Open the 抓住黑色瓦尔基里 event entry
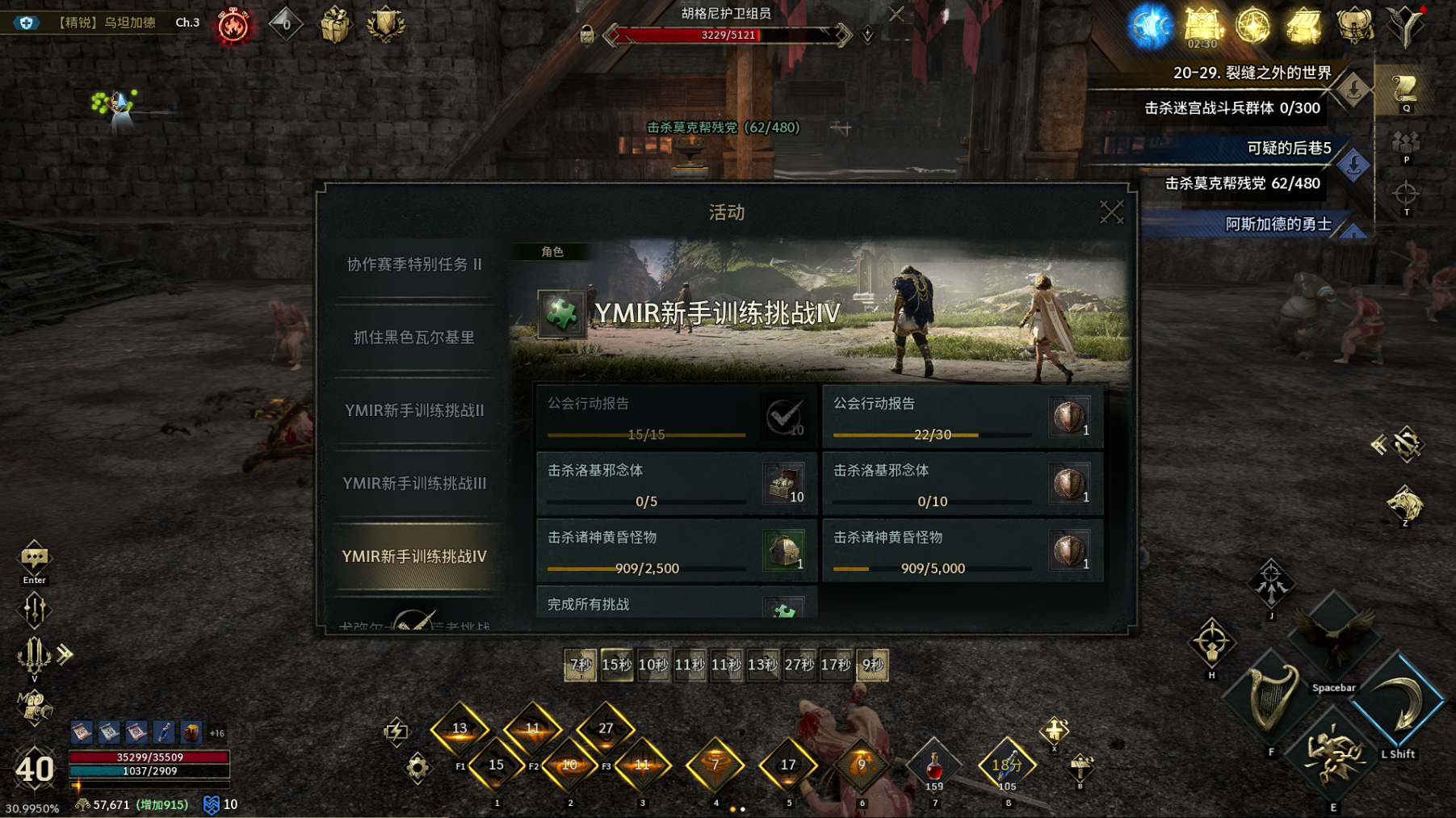Screen dimensions: 1456x818 click(413, 338)
